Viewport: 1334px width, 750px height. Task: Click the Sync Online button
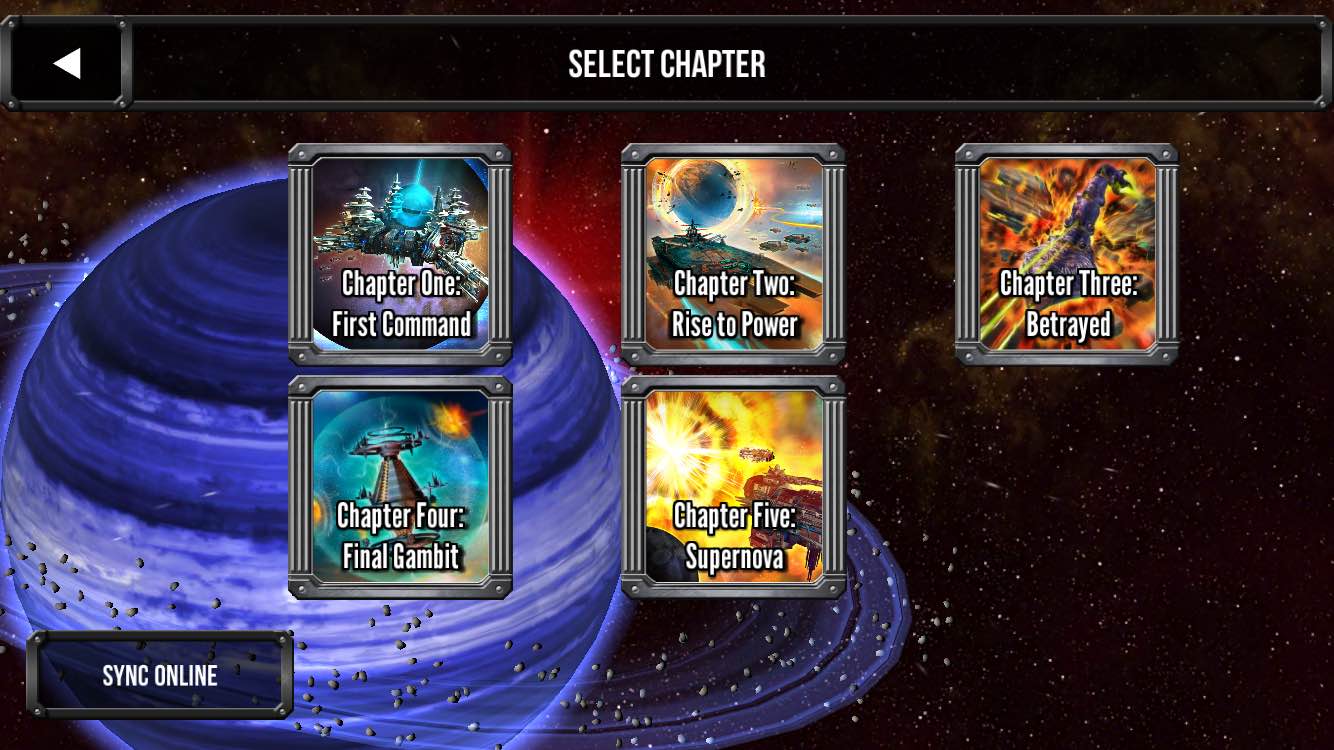pos(160,675)
